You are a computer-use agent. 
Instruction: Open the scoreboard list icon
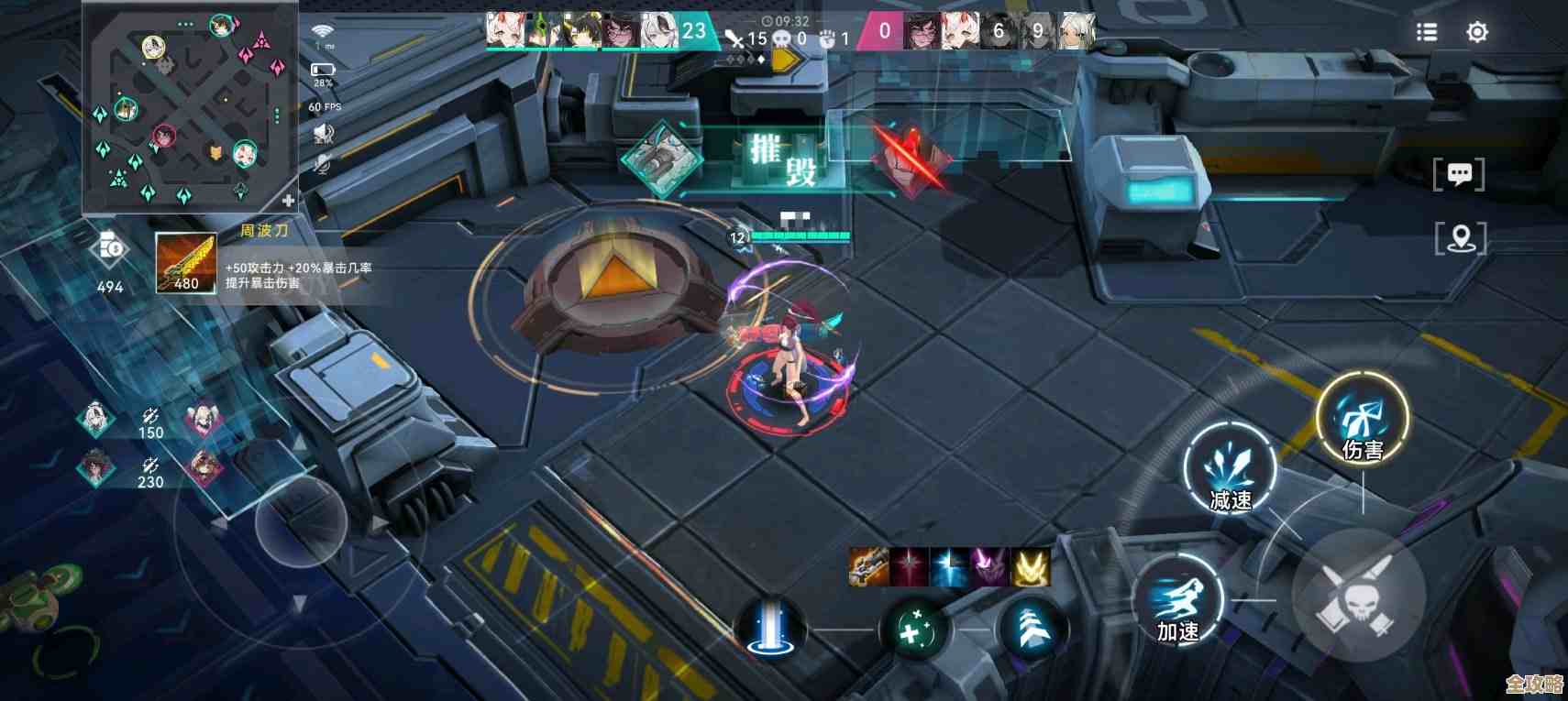coord(1427,32)
